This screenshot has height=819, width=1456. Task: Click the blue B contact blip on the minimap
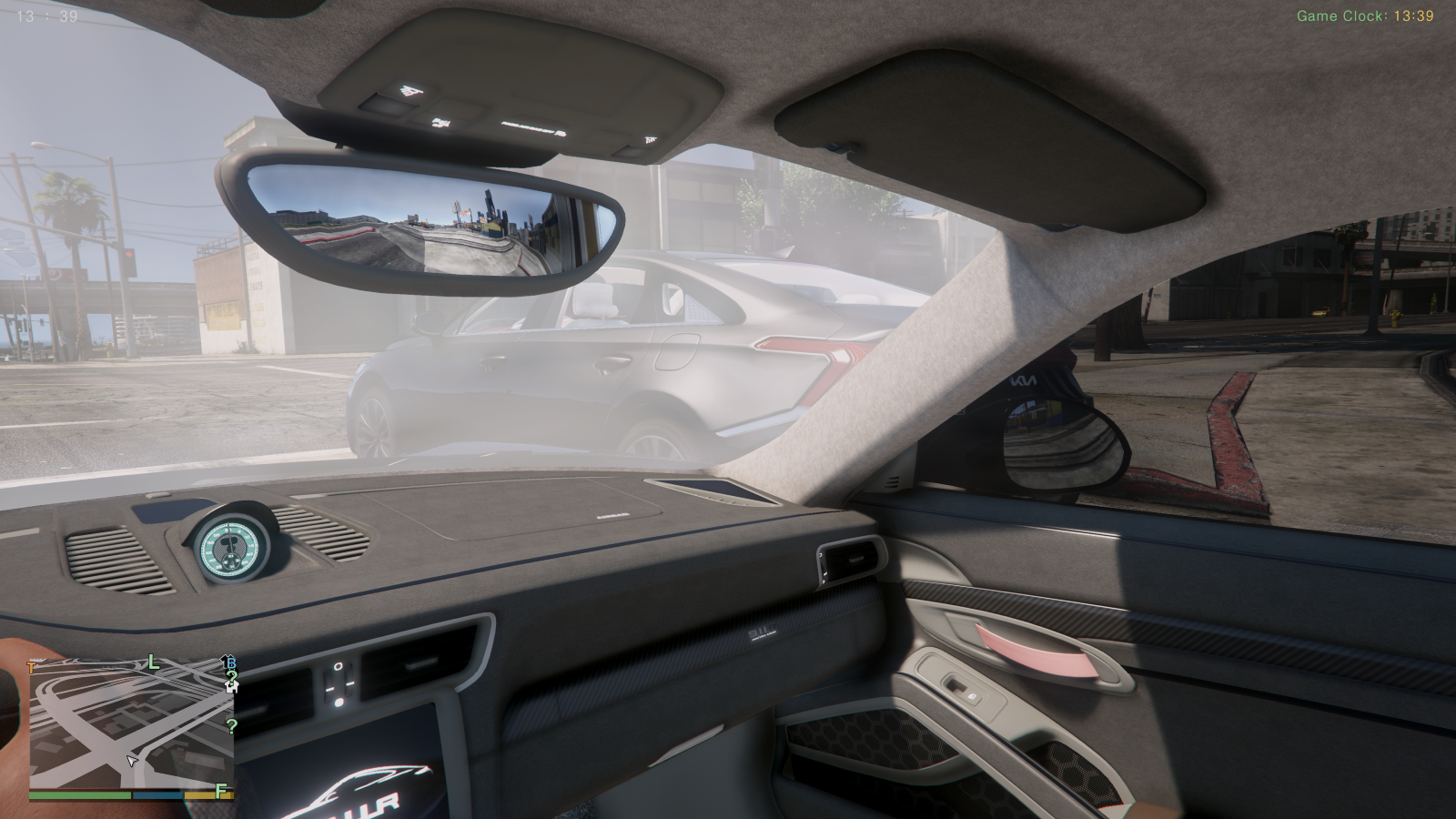pos(231,664)
